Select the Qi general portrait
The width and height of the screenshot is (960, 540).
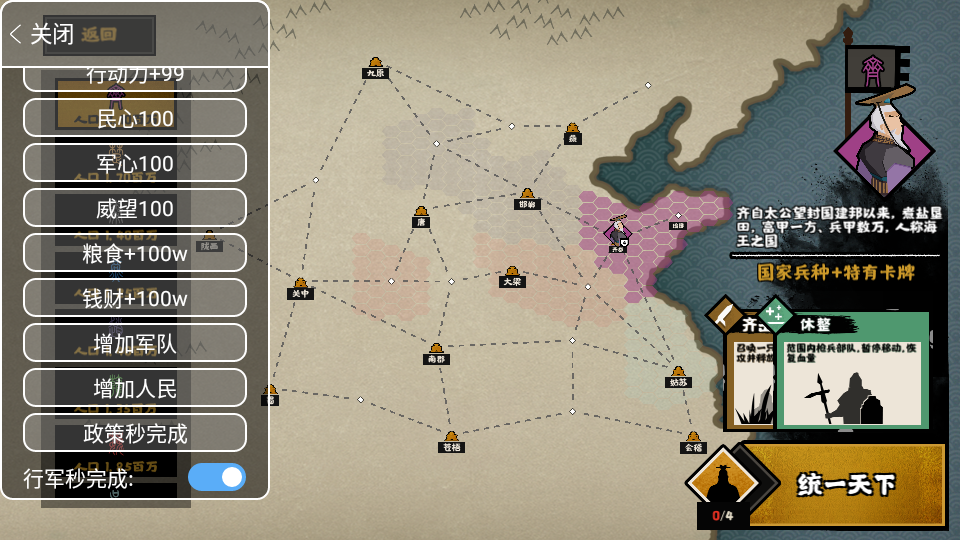click(x=884, y=143)
